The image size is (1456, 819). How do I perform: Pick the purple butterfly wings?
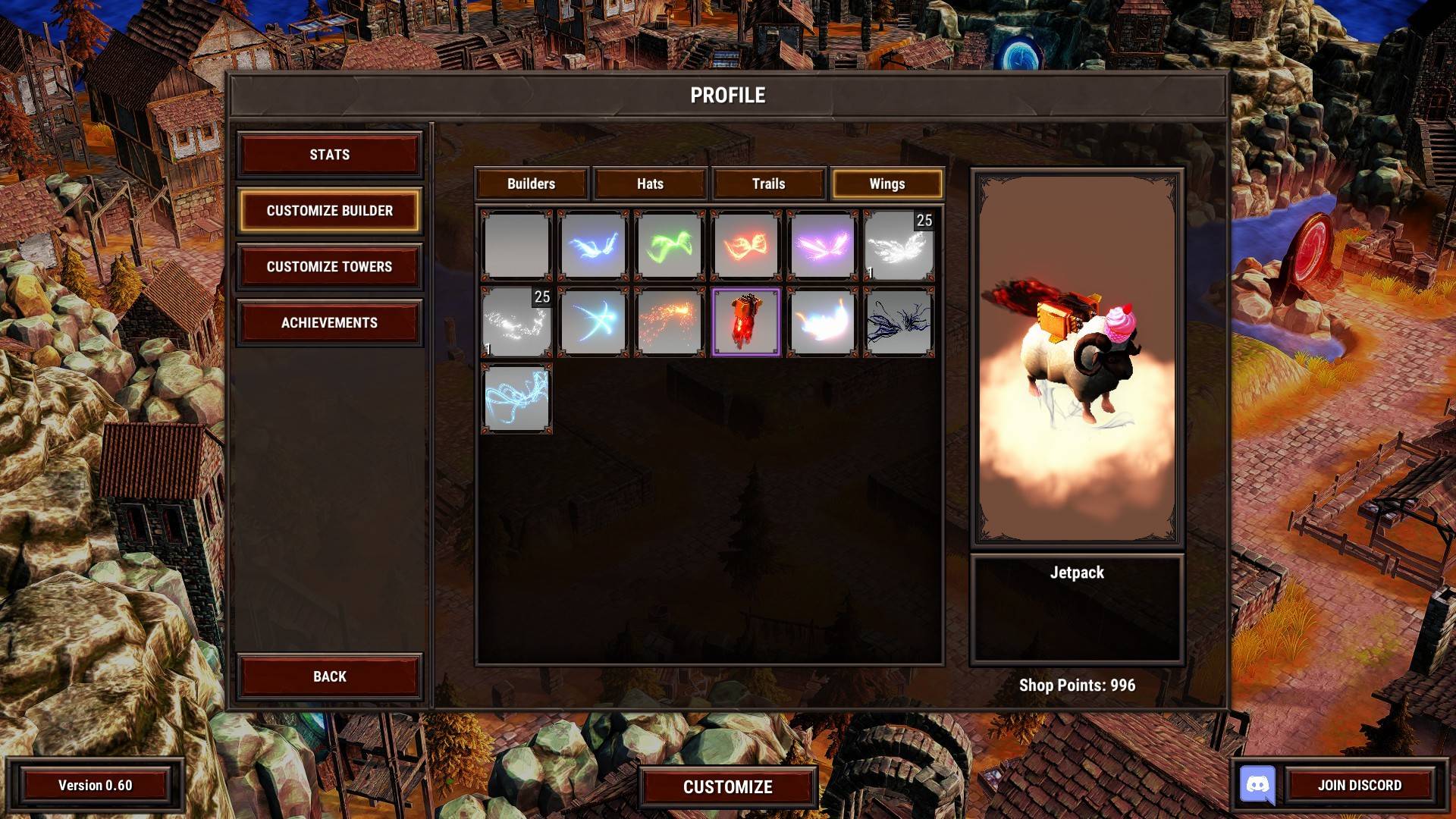[x=822, y=246]
